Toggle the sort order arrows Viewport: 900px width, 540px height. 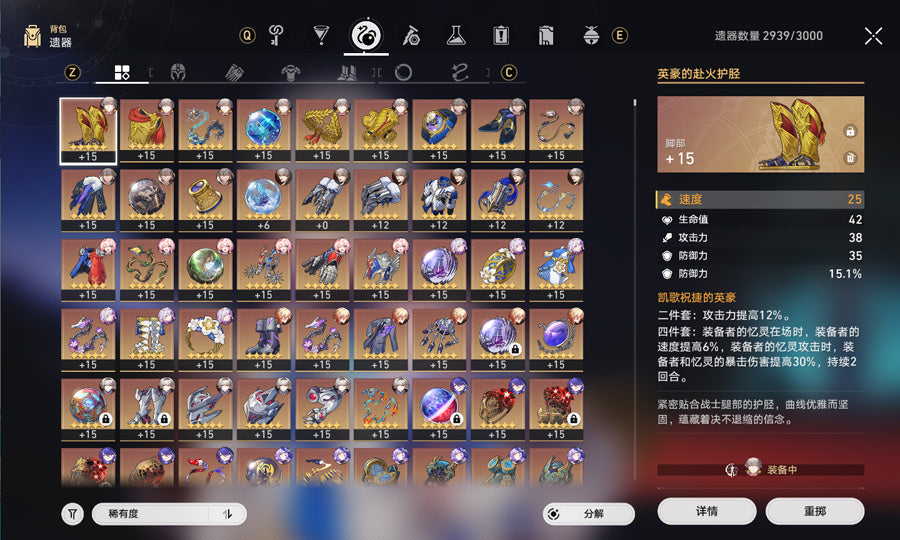click(228, 514)
